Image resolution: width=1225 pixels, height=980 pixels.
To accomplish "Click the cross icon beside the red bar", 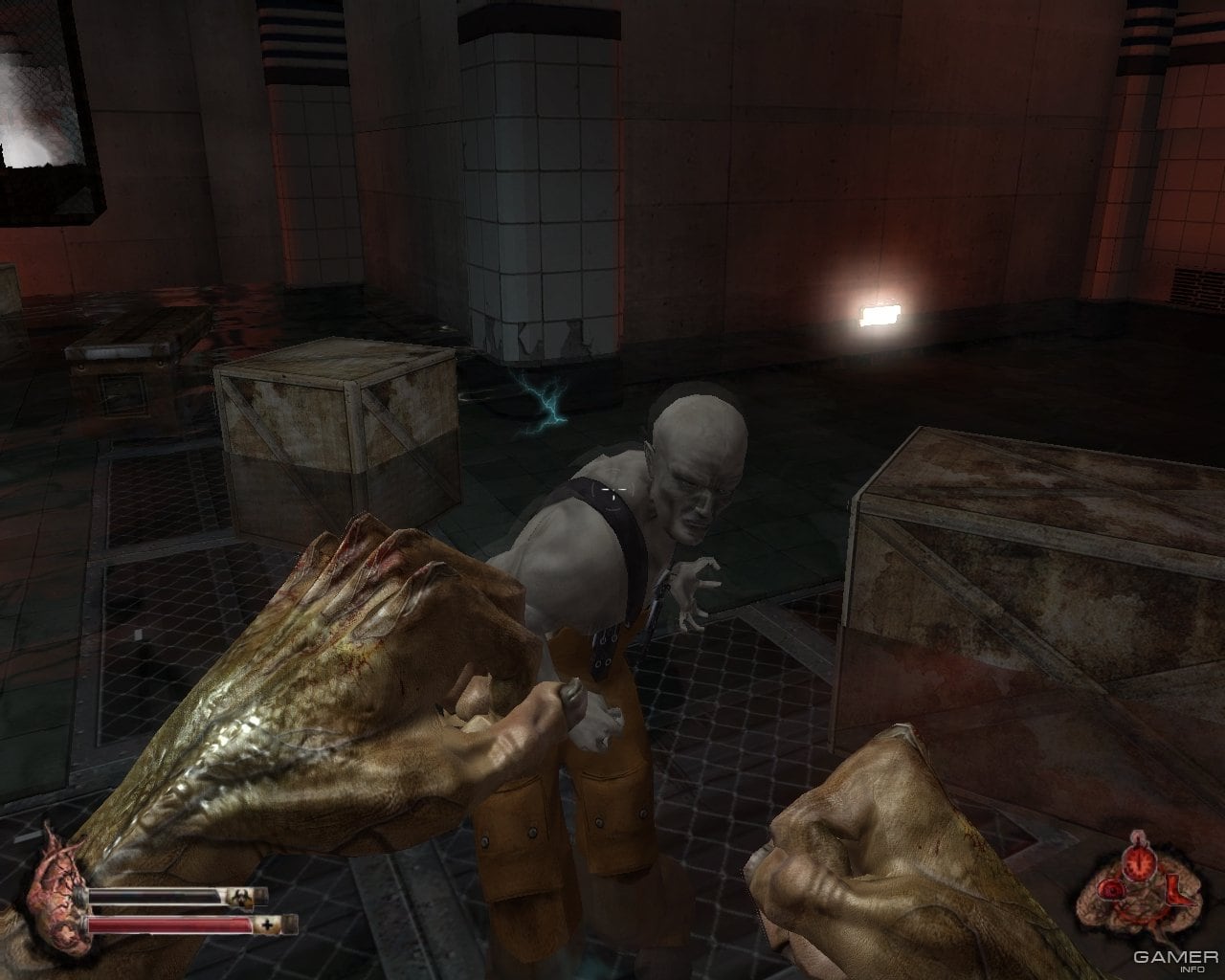I will coord(267,924).
